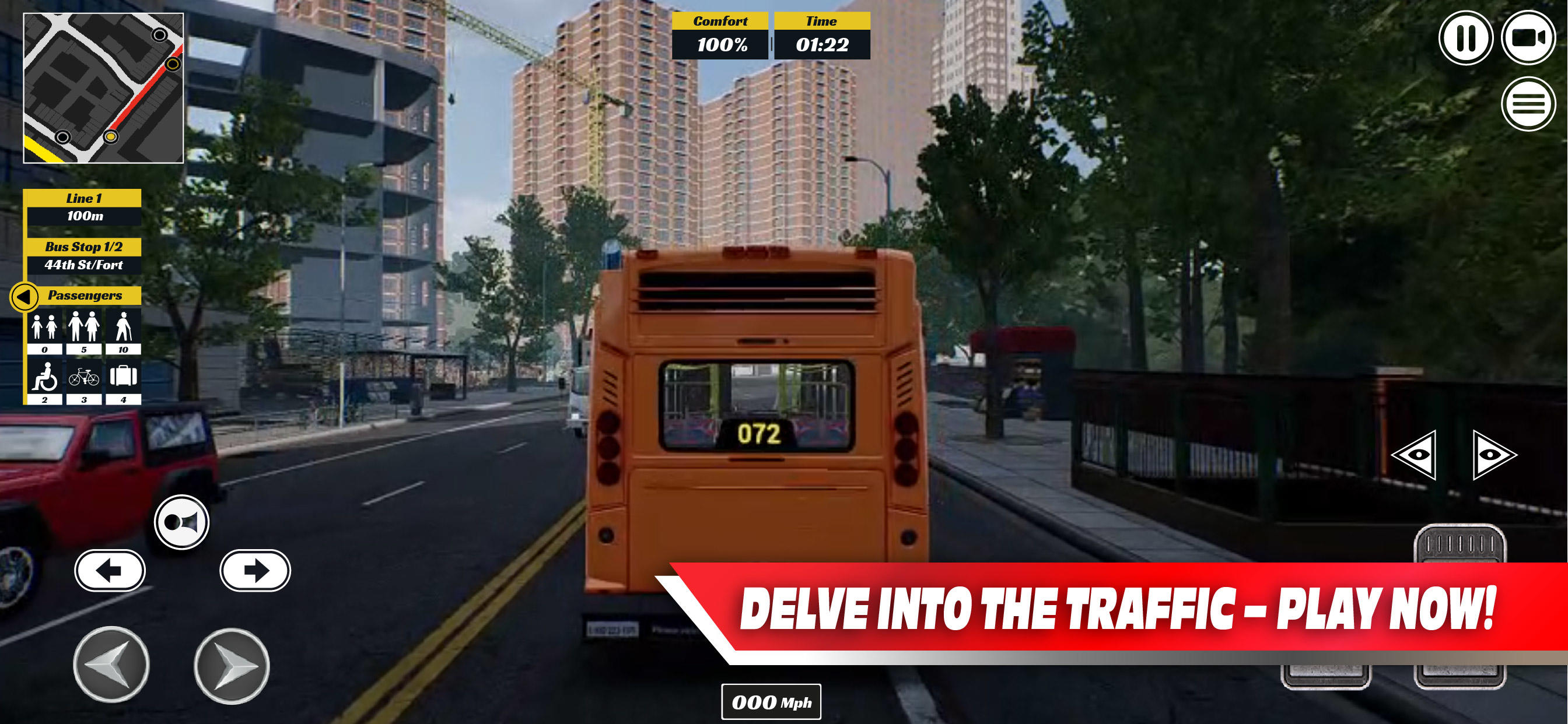1568x724 pixels.
Task: Switch to the Comfort display
Action: tap(720, 22)
